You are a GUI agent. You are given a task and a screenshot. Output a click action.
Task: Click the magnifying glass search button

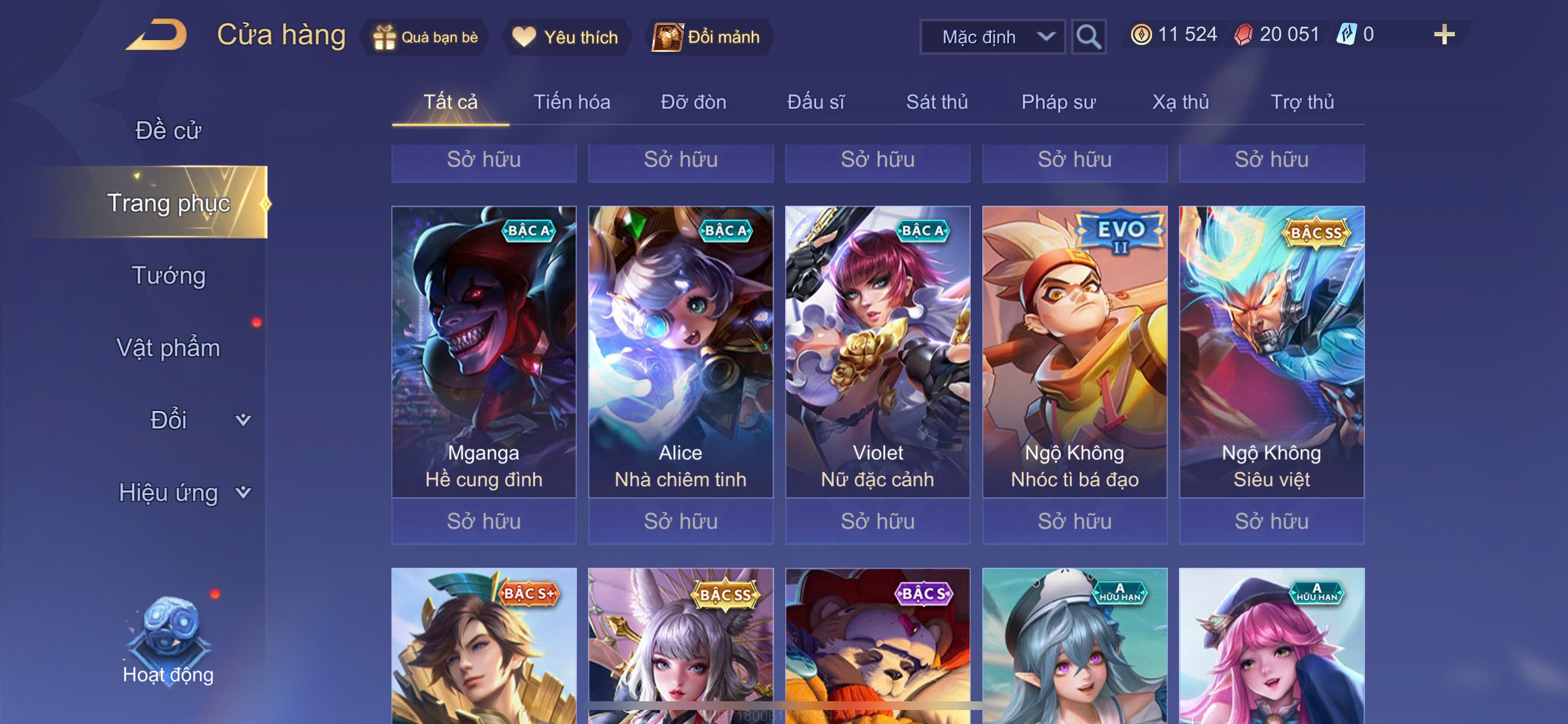pos(1088,37)
